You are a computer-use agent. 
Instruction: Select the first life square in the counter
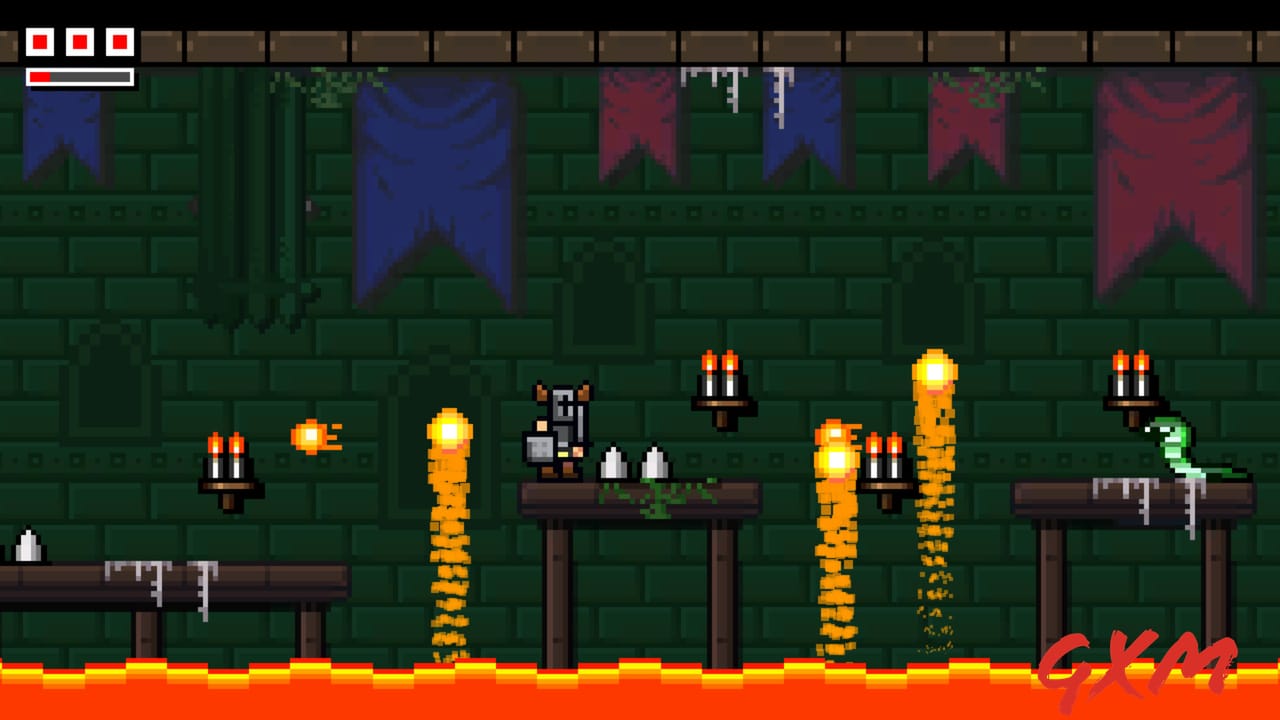(x=39, y=42)
